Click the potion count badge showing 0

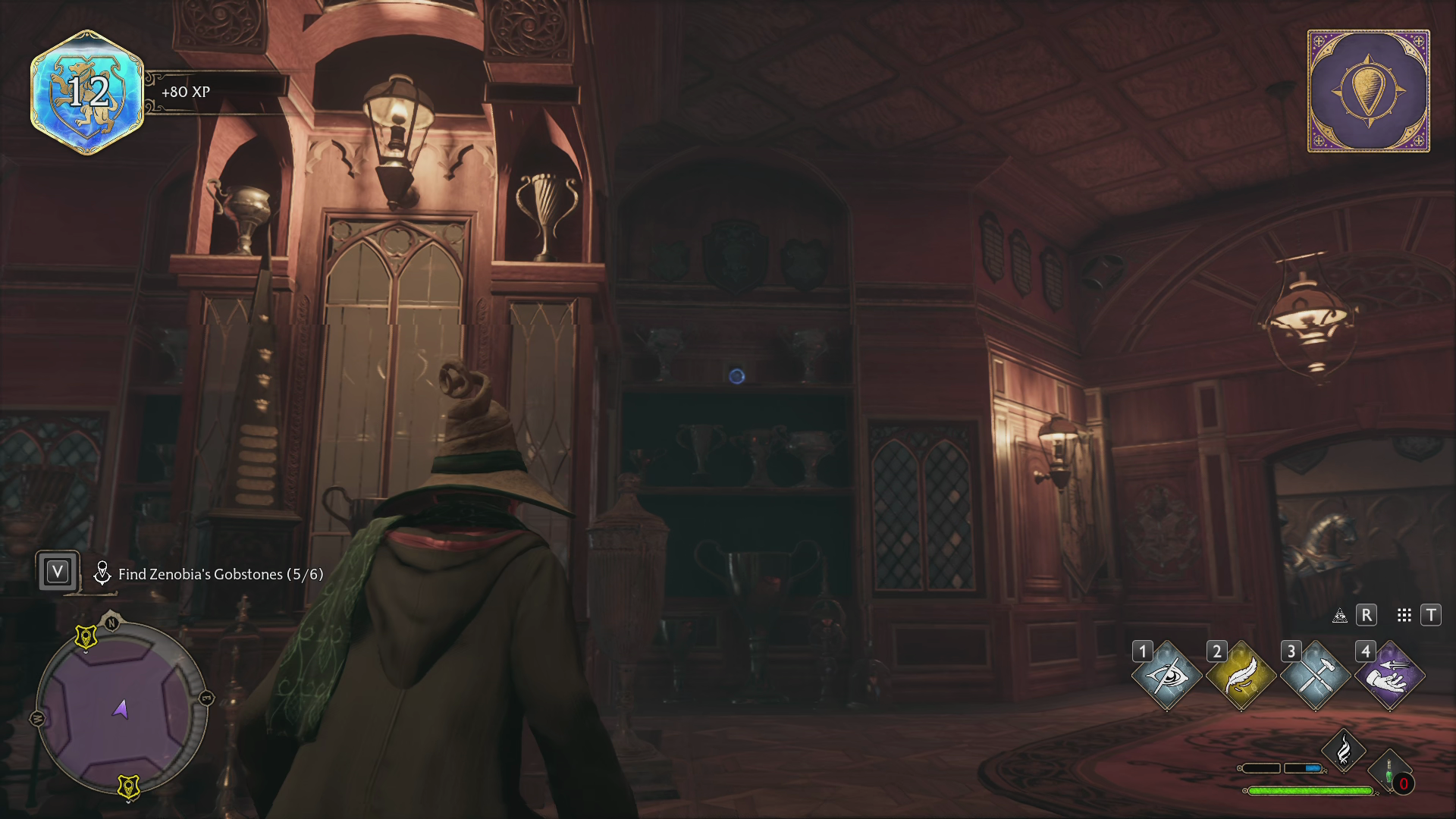pyautogui.click(x=1404, y=783)
